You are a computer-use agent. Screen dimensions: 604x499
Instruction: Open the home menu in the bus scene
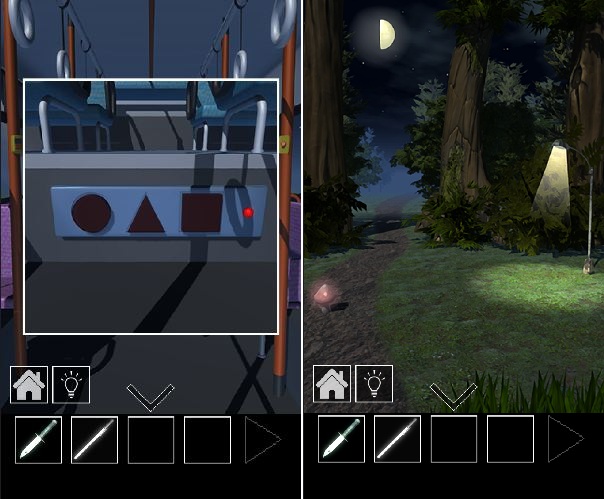click(x=28, y=384)
